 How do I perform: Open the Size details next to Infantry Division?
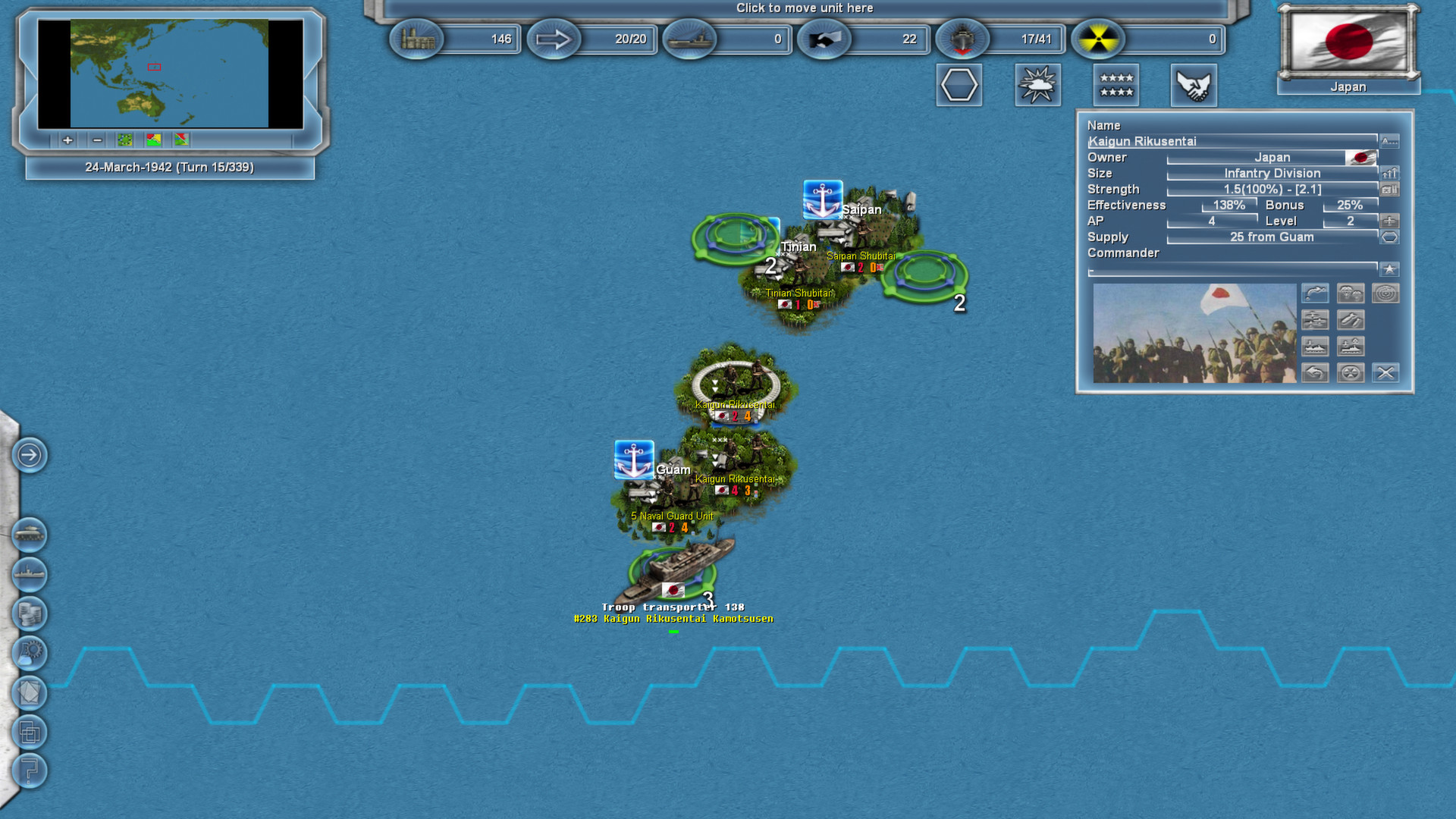pos(1389,173)
